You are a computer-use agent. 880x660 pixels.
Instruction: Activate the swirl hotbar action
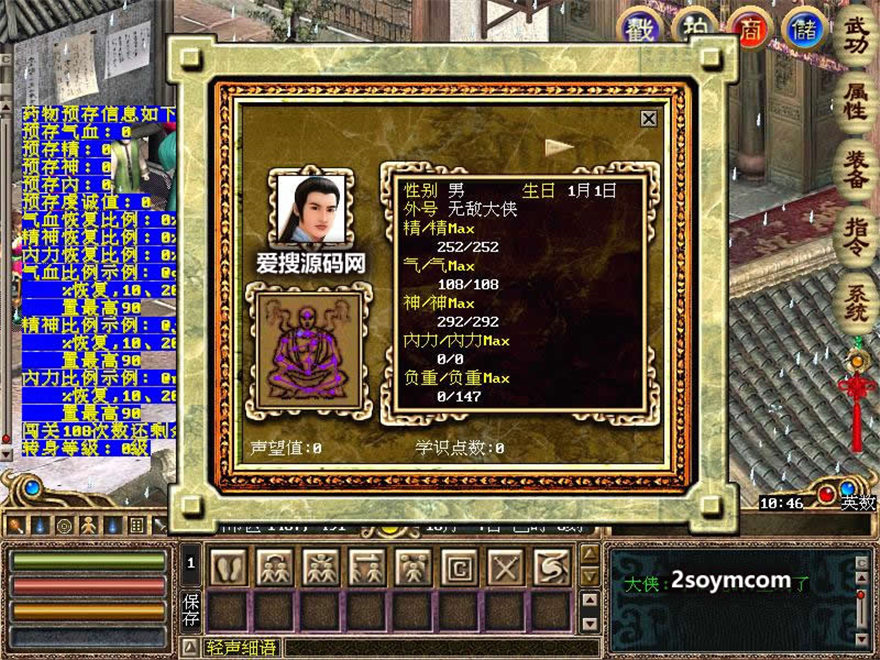click(x=551, y=567)
